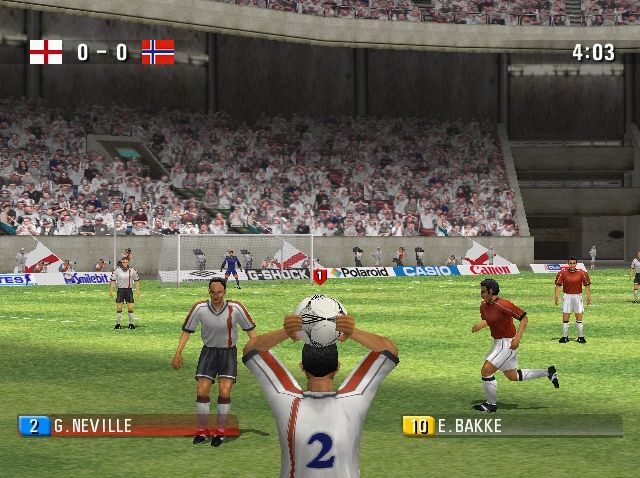Select the G. Neville player name panel

(128, 426)
